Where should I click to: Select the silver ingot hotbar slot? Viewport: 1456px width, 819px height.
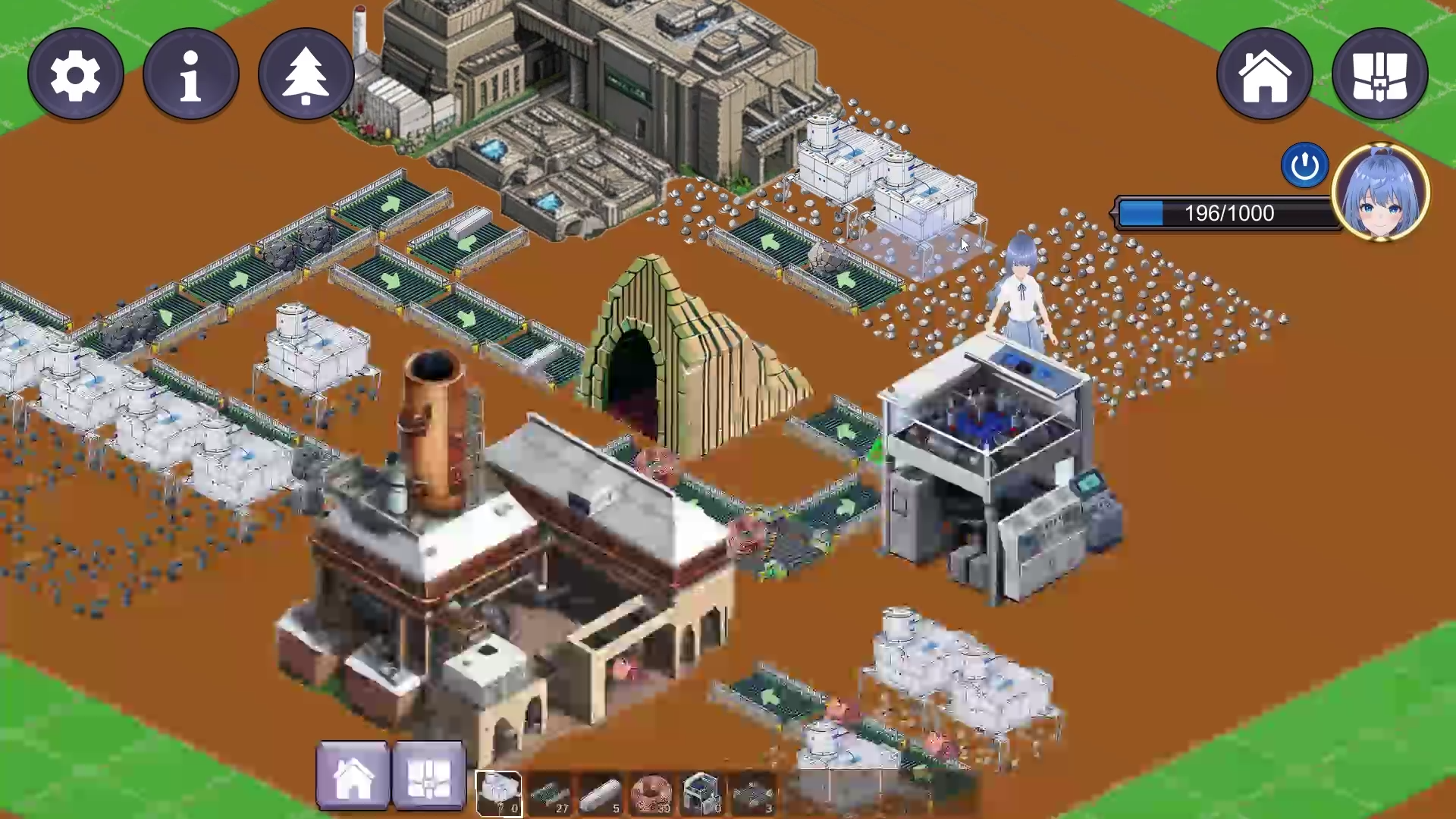tap(601, 793)
